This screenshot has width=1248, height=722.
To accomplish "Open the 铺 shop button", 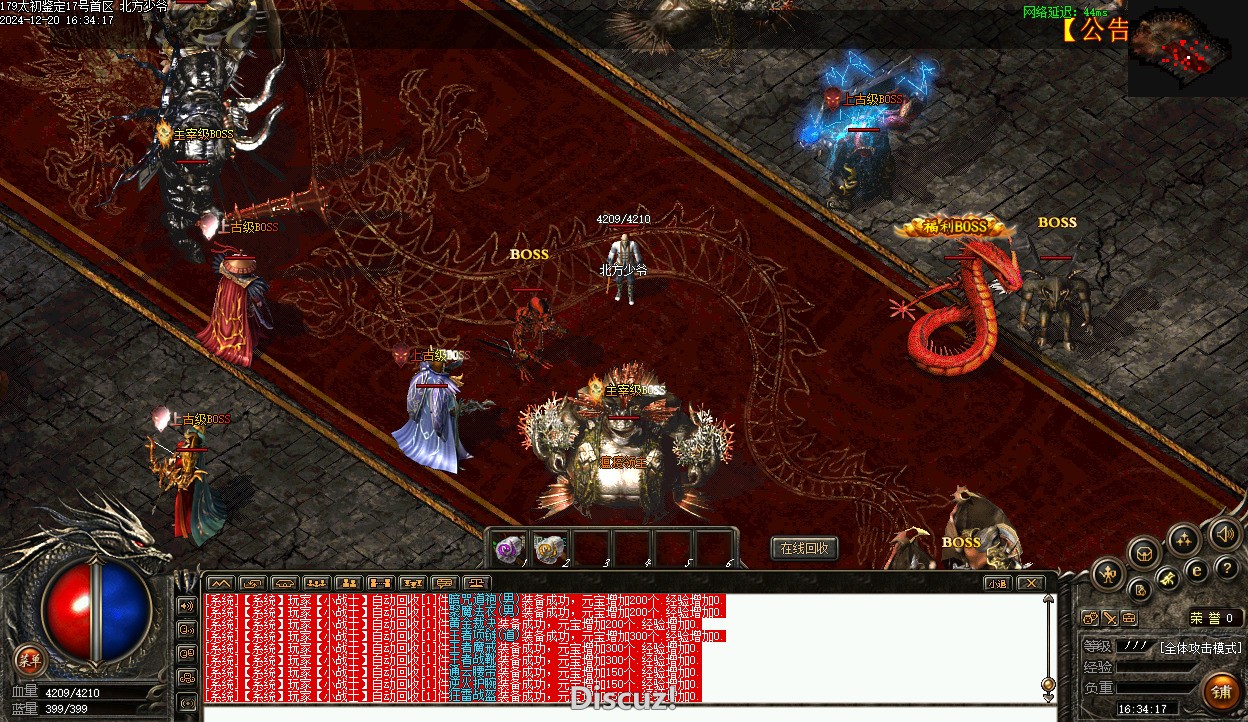I will [1221, 691].
